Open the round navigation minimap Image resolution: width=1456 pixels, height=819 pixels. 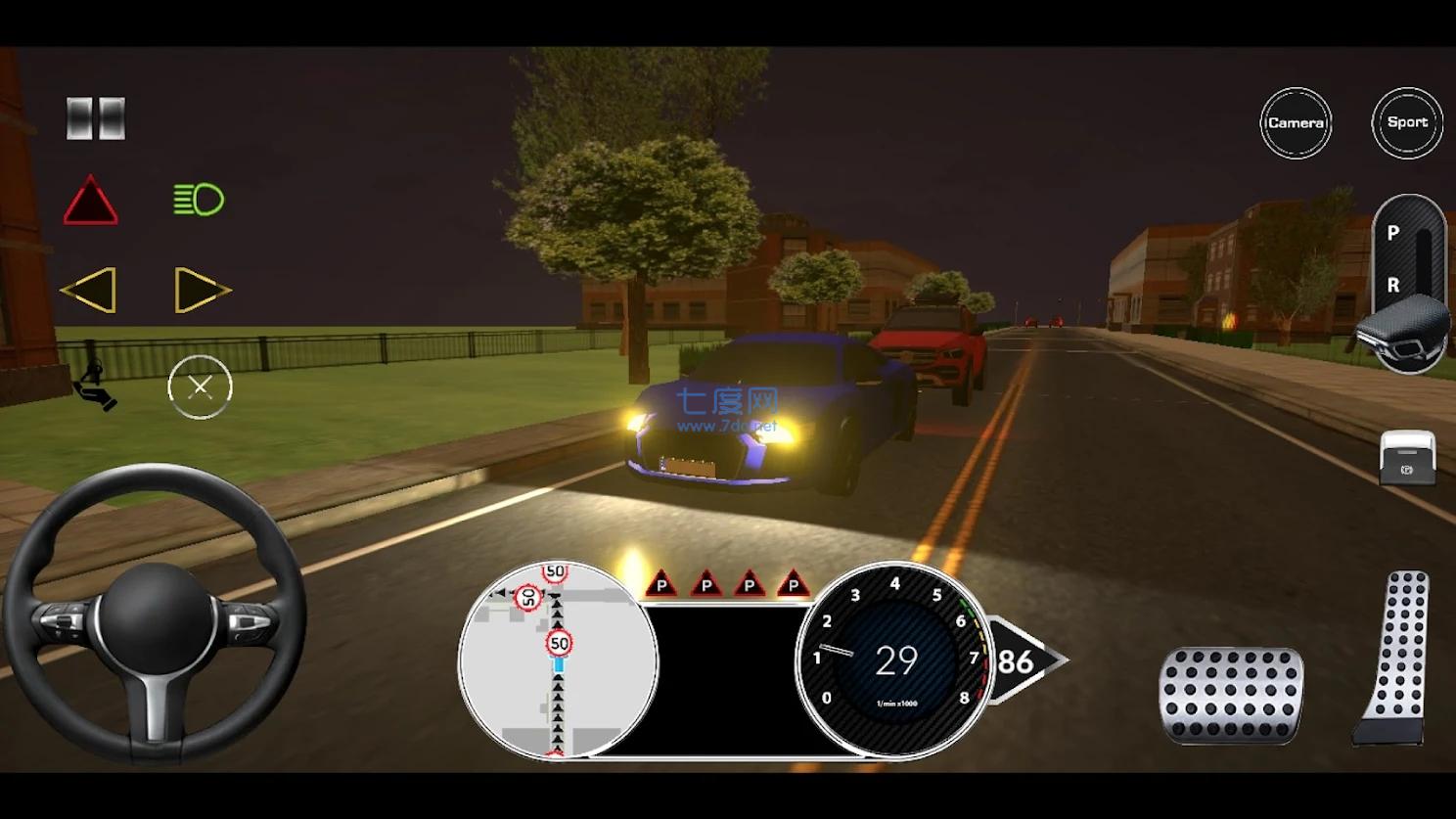[558, 660]
